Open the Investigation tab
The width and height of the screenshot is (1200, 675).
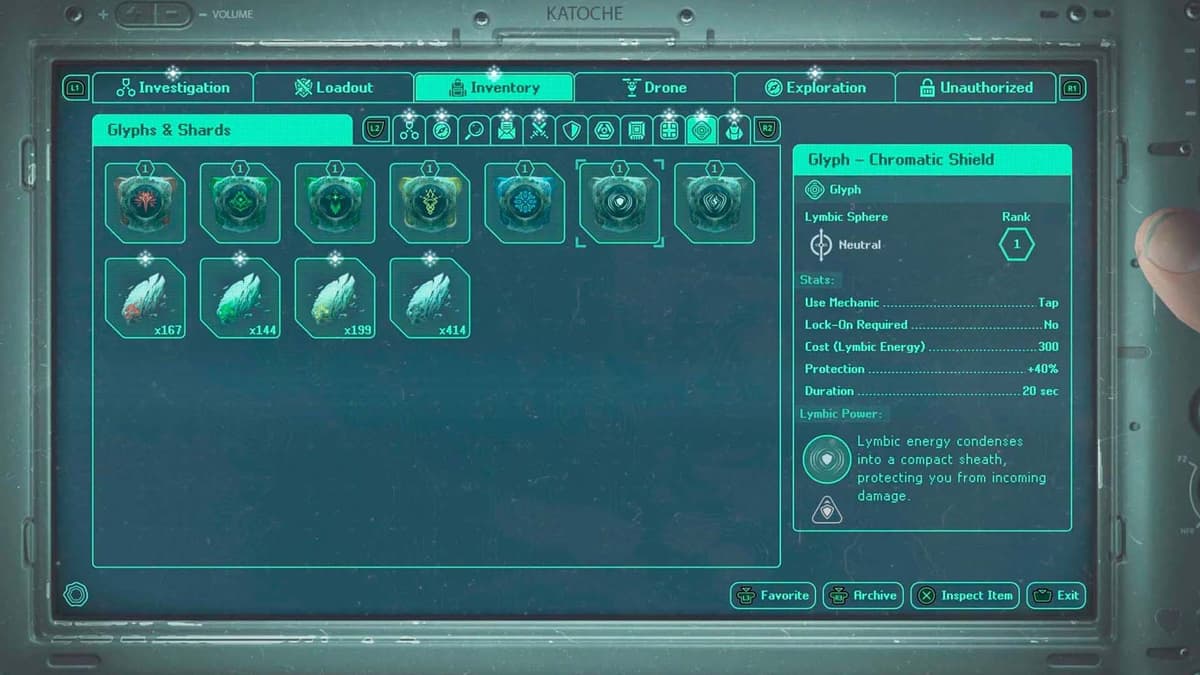click(173, 88)
